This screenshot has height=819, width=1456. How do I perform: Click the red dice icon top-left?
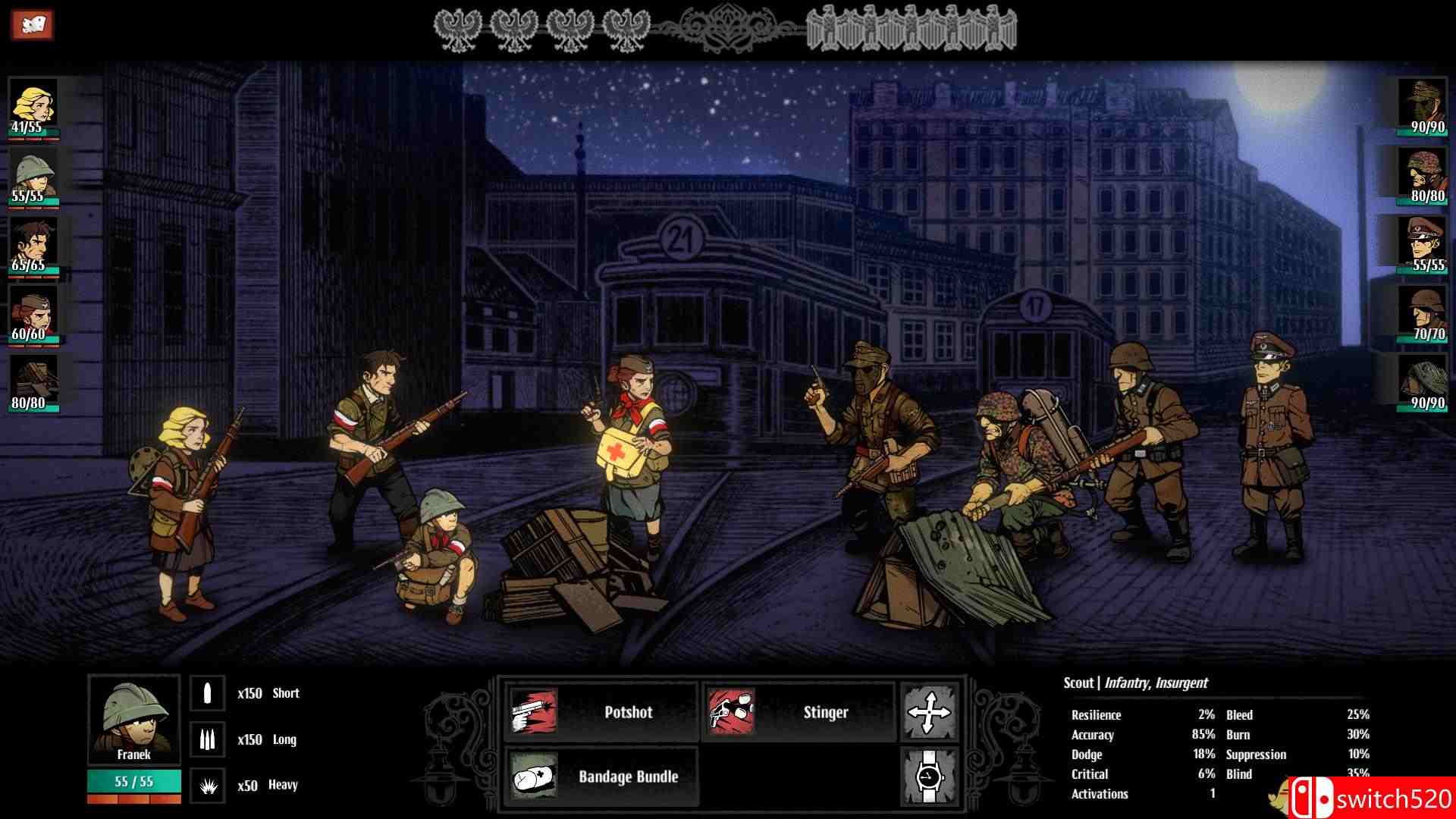tap(32, 24)
